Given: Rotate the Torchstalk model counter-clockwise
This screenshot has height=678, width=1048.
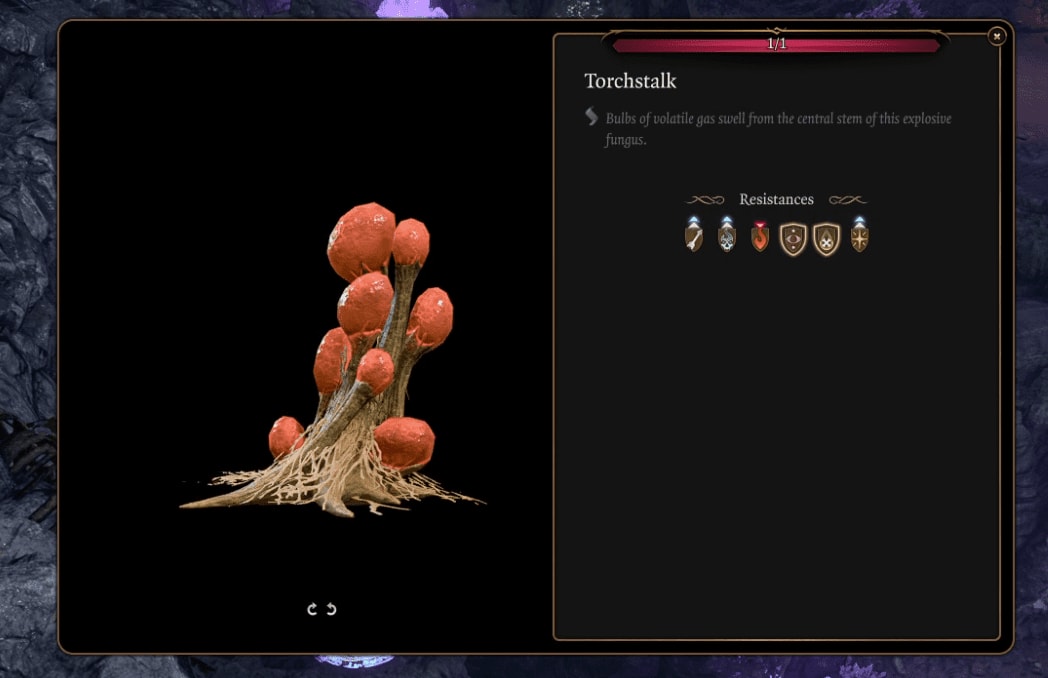Looking at the screenshot, I should (331, 609).
